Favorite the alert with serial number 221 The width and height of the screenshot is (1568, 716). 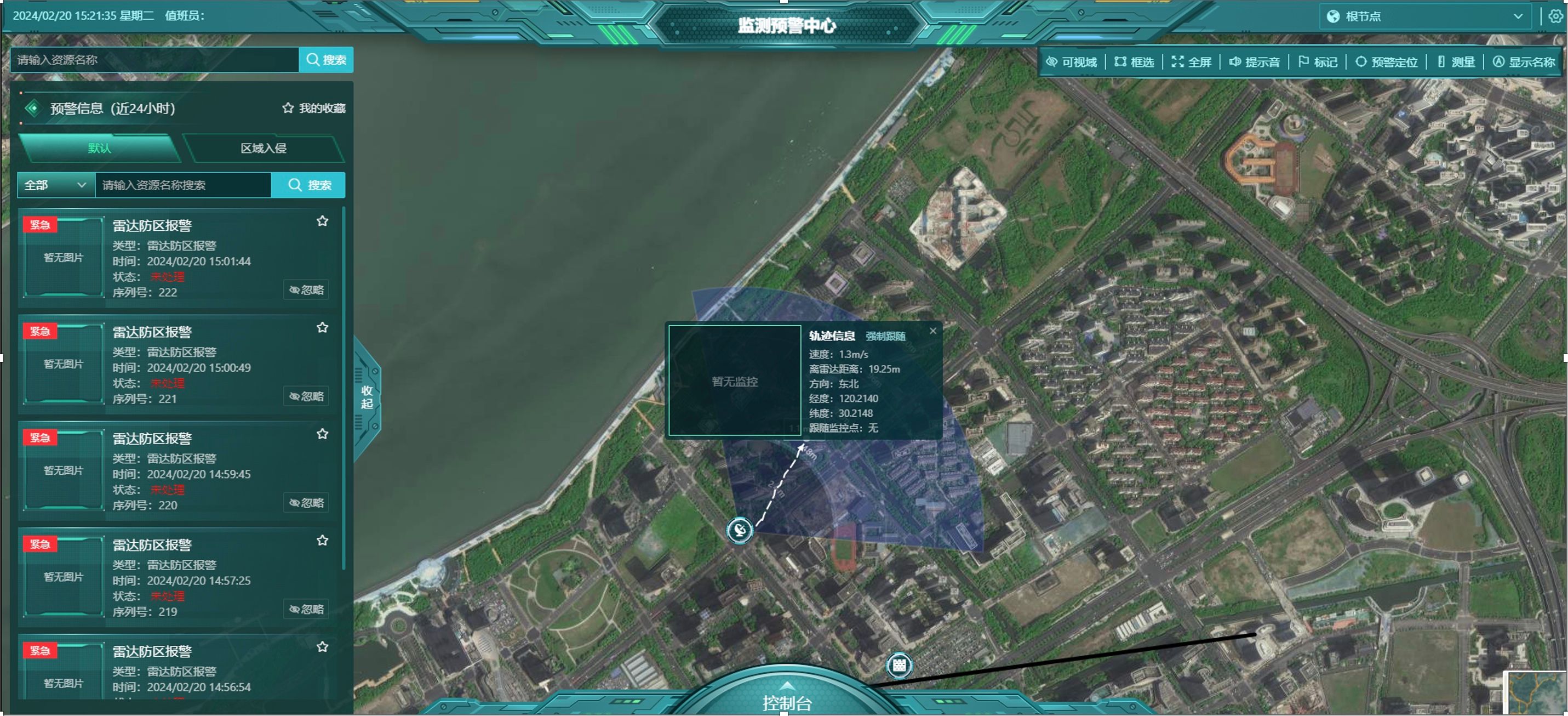tap(323, 328)
